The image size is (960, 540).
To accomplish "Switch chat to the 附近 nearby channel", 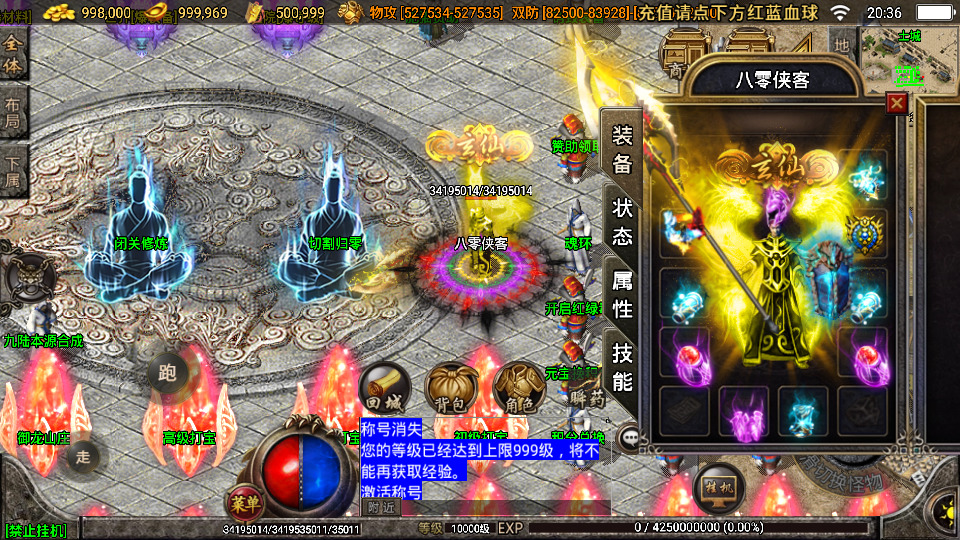I will [x=380, y=508].
